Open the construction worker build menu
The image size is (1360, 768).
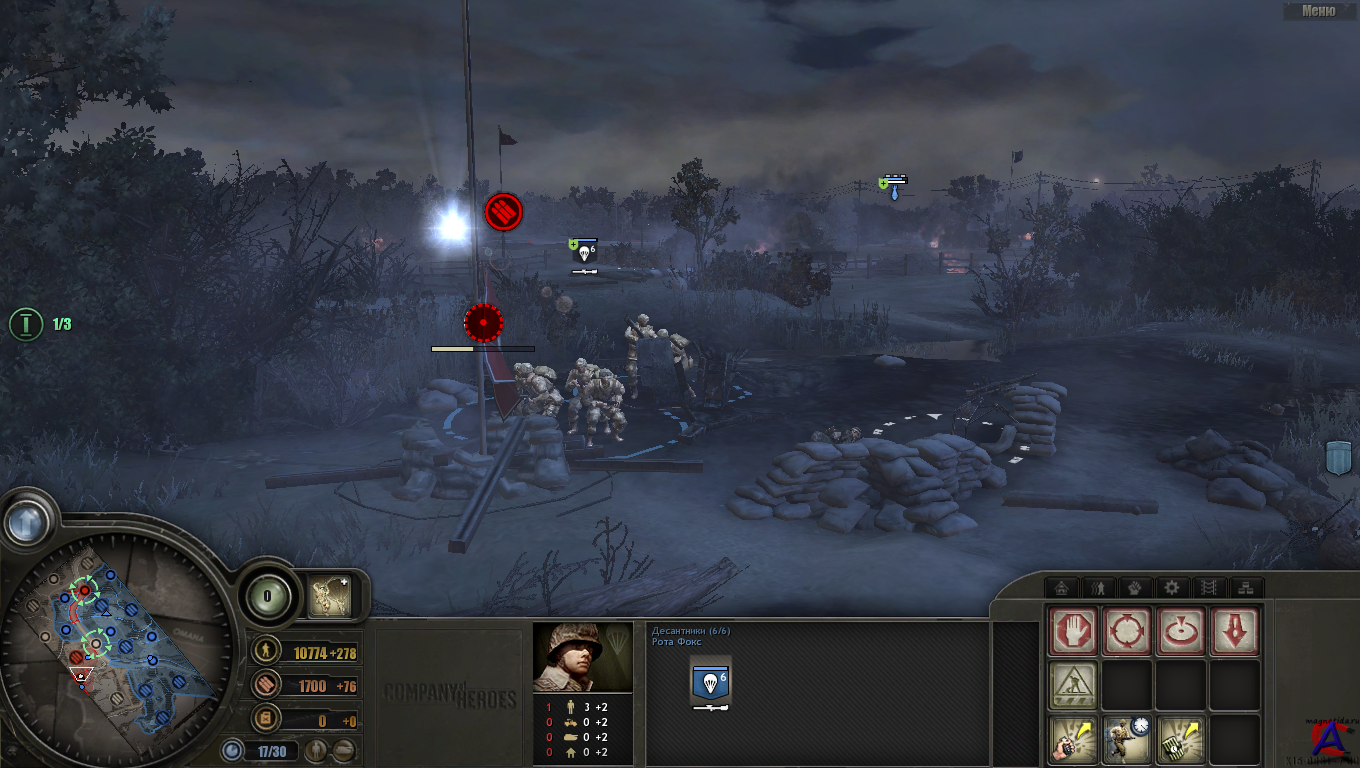coord(1074,685)
